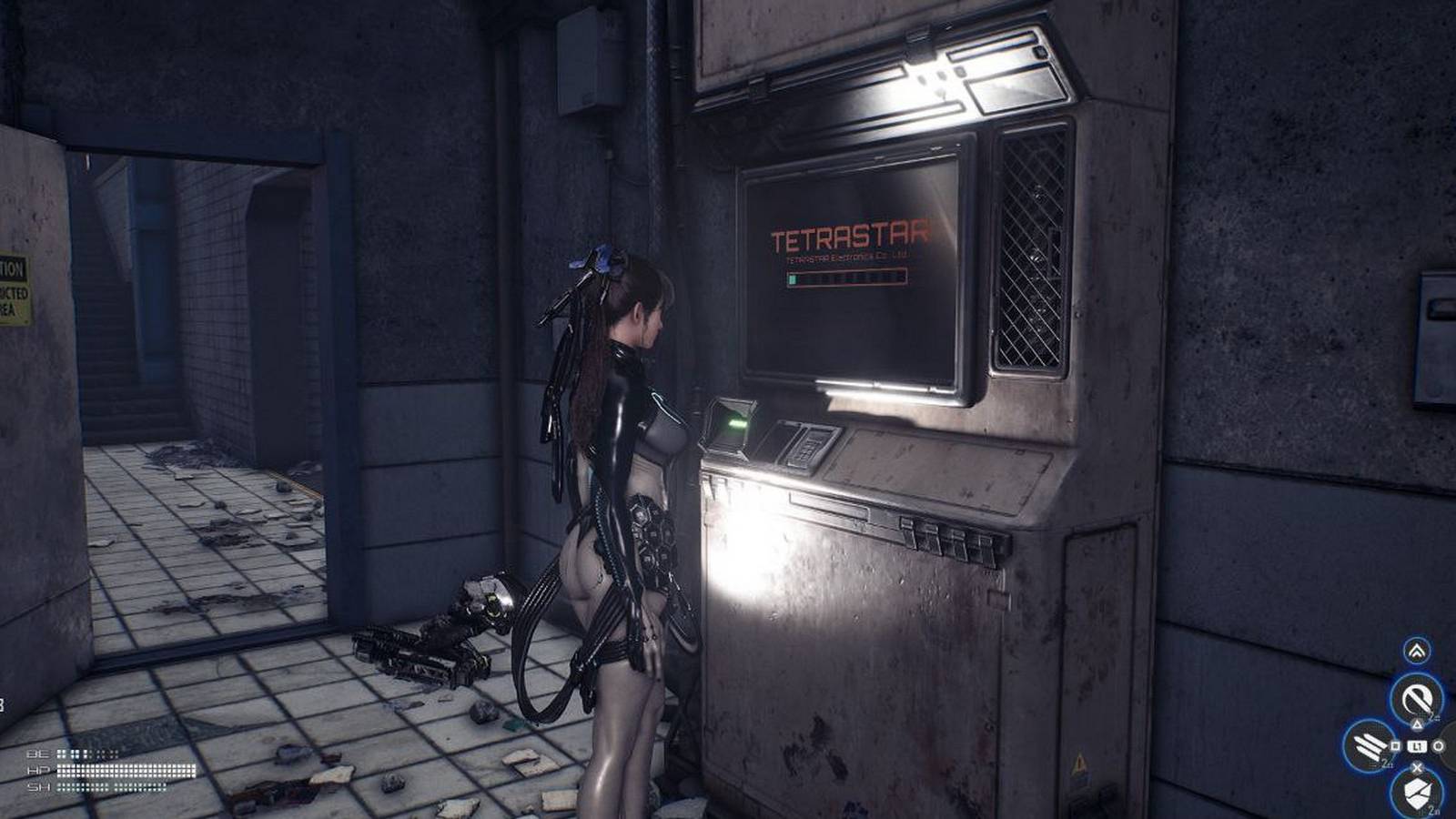Image resolution: width=1456 pixels, height=819 pixels.
Task: Select the HP gauge label
Action: pos(37,770)
